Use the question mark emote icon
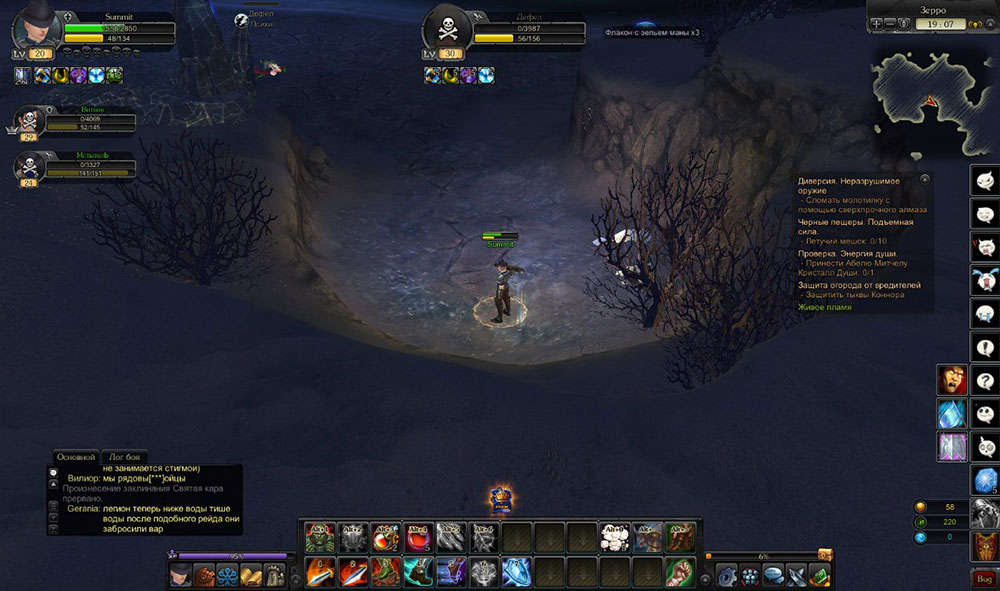 (x=985, y=380)
